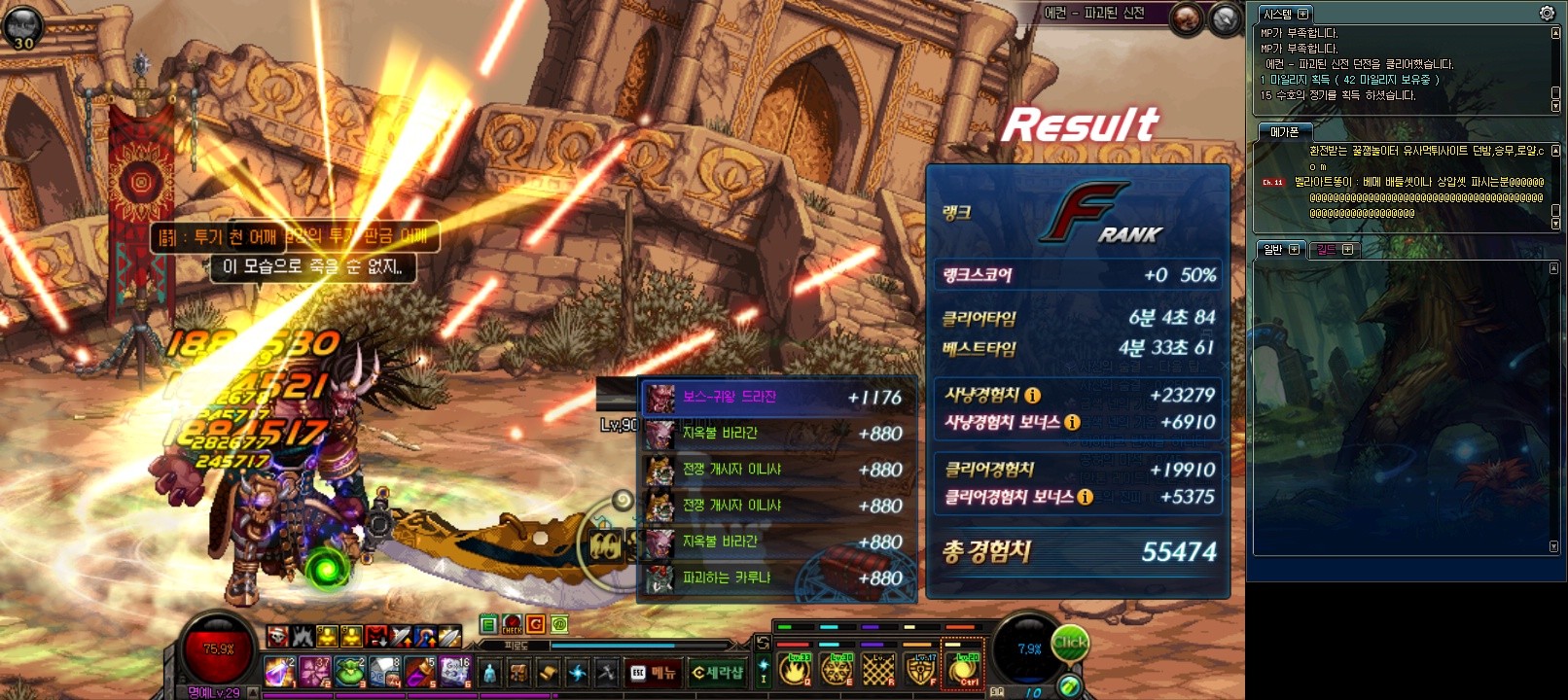Open the ESC 메뉴 menu button
Viewport: 1568px width, 700px height.
pos(653,673)
